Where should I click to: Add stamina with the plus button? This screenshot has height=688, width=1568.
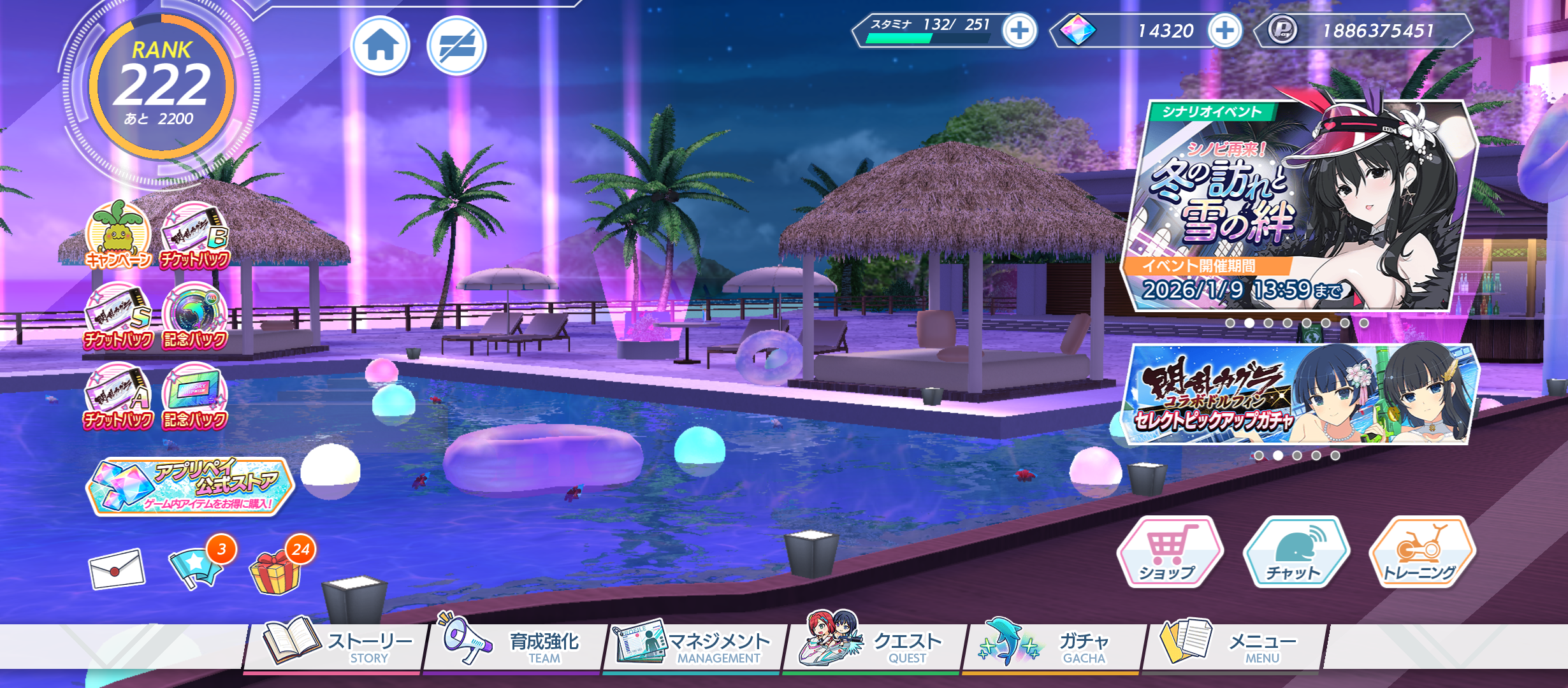tap(1019, 30)
